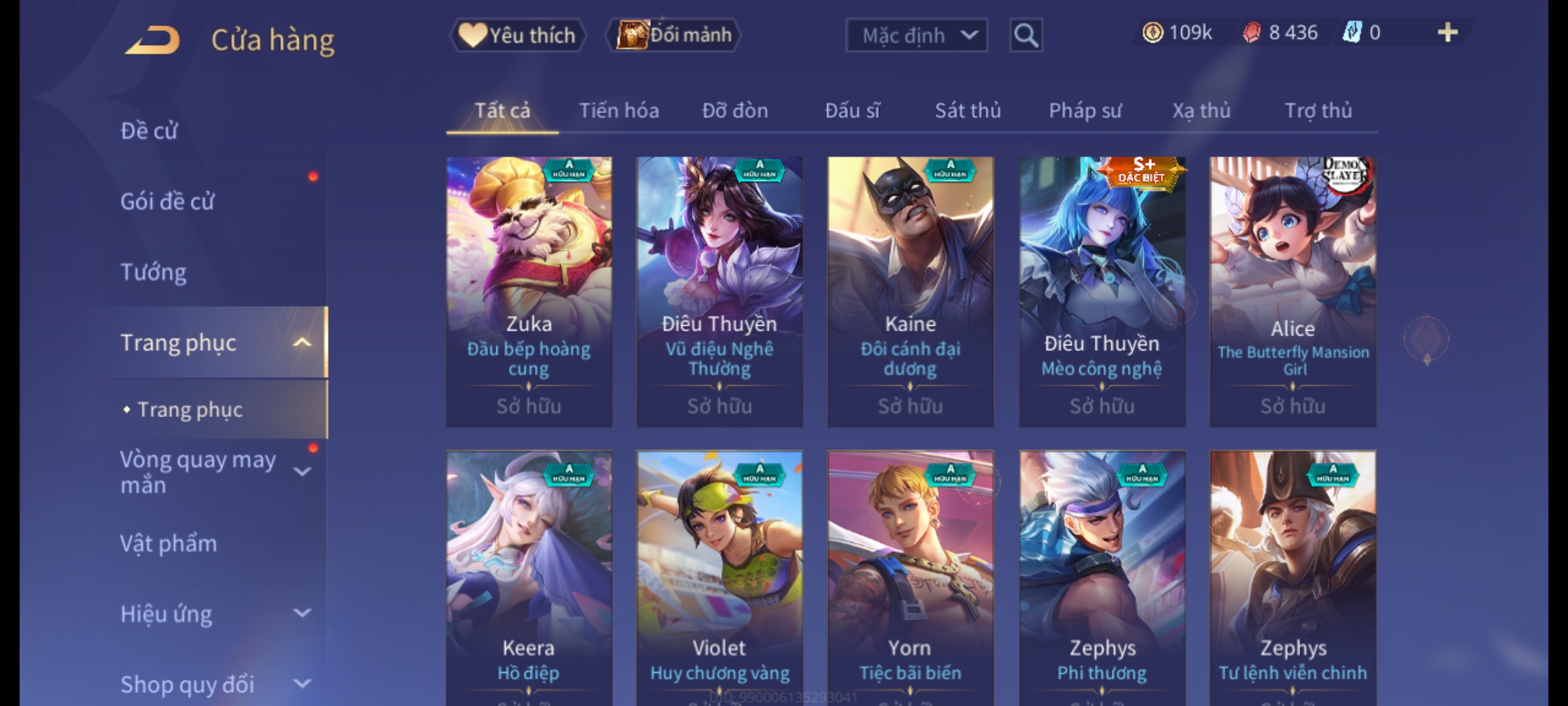Expand the Vòng quay may mắn section
Screen dimensions: 1568x706
(x=302, y=472)
